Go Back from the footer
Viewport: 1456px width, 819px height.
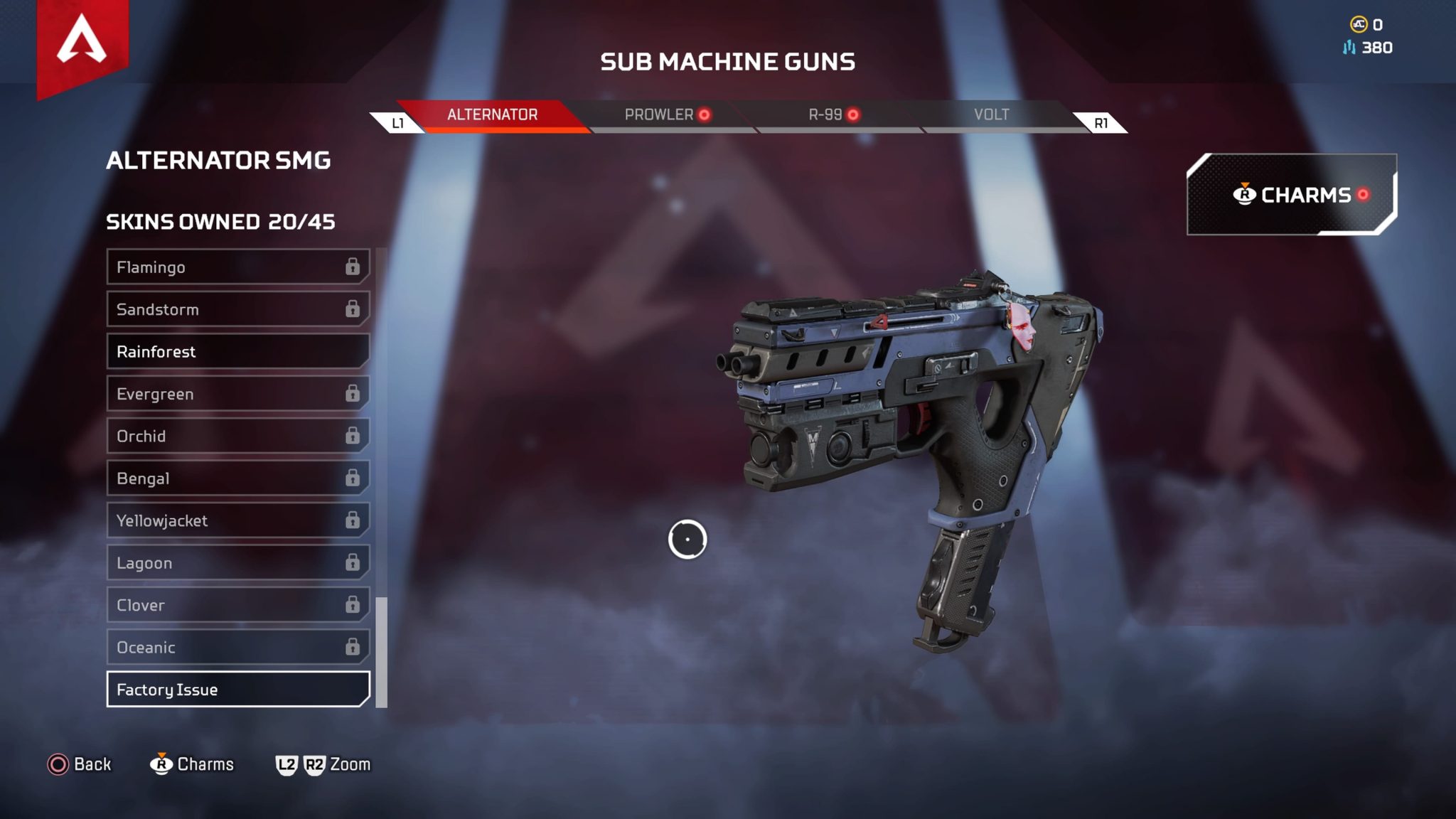tap(79, 764)
